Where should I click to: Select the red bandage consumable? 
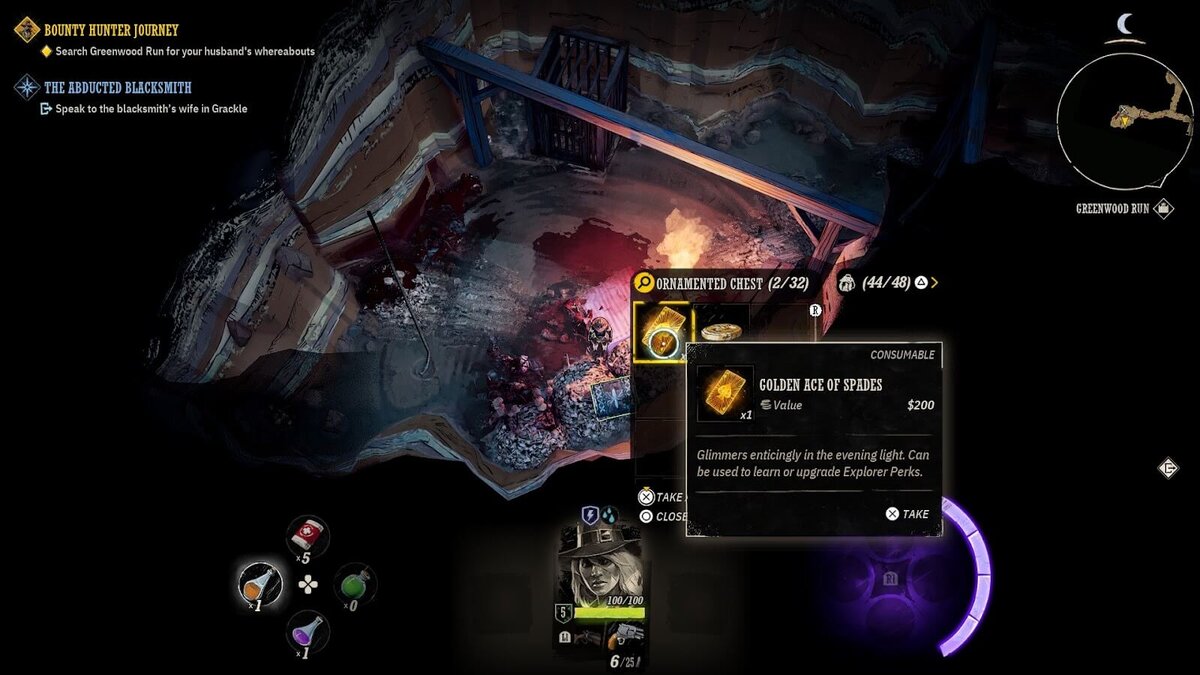pyautogui.click(x=307, y=537)
